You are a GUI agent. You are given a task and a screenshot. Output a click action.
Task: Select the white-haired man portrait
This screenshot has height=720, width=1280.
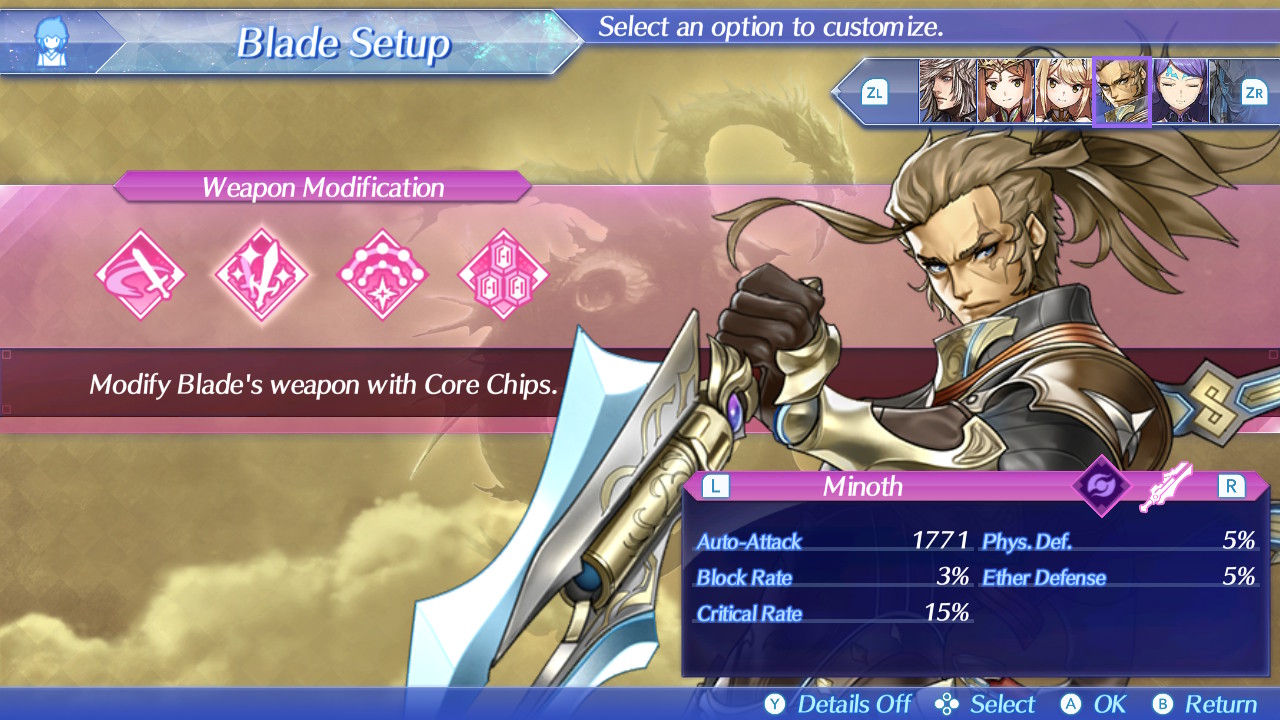pos(947,92)
